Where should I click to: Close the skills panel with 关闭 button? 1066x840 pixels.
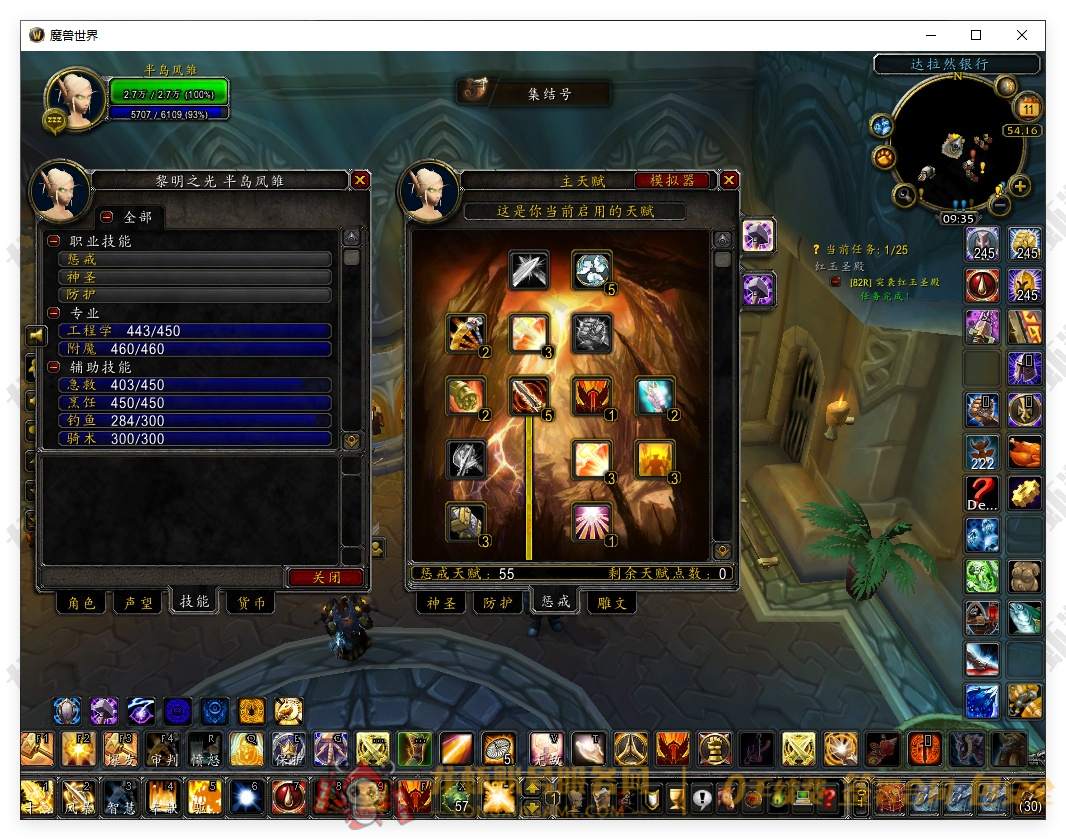pos(326,577)
